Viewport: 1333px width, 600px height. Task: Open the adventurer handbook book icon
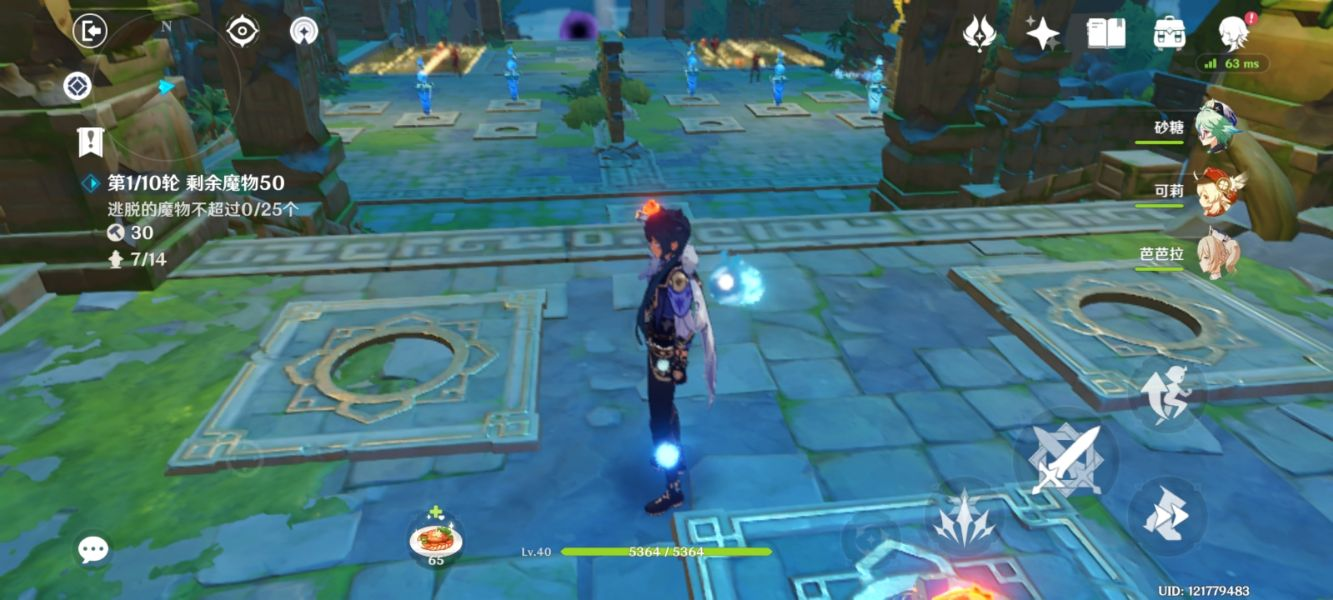pos(1106,34)
